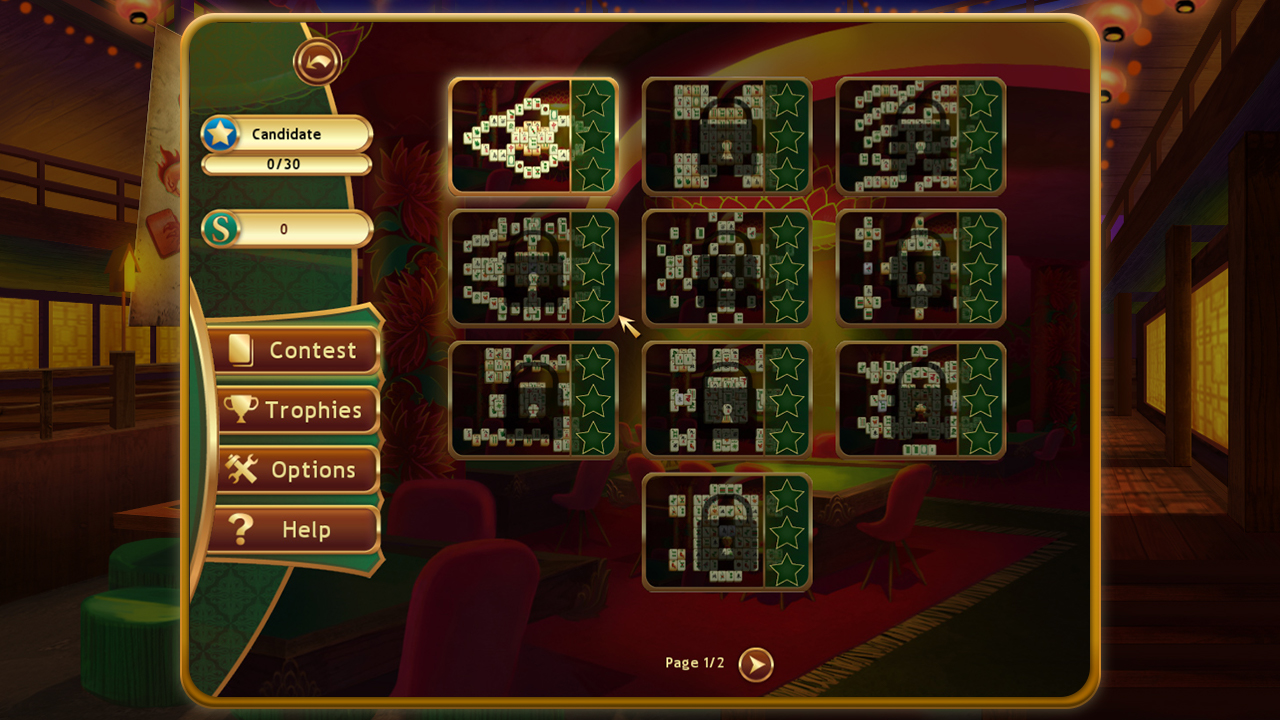
Task: Select the locked level alone in the bottom row
Action: [726, 532]
